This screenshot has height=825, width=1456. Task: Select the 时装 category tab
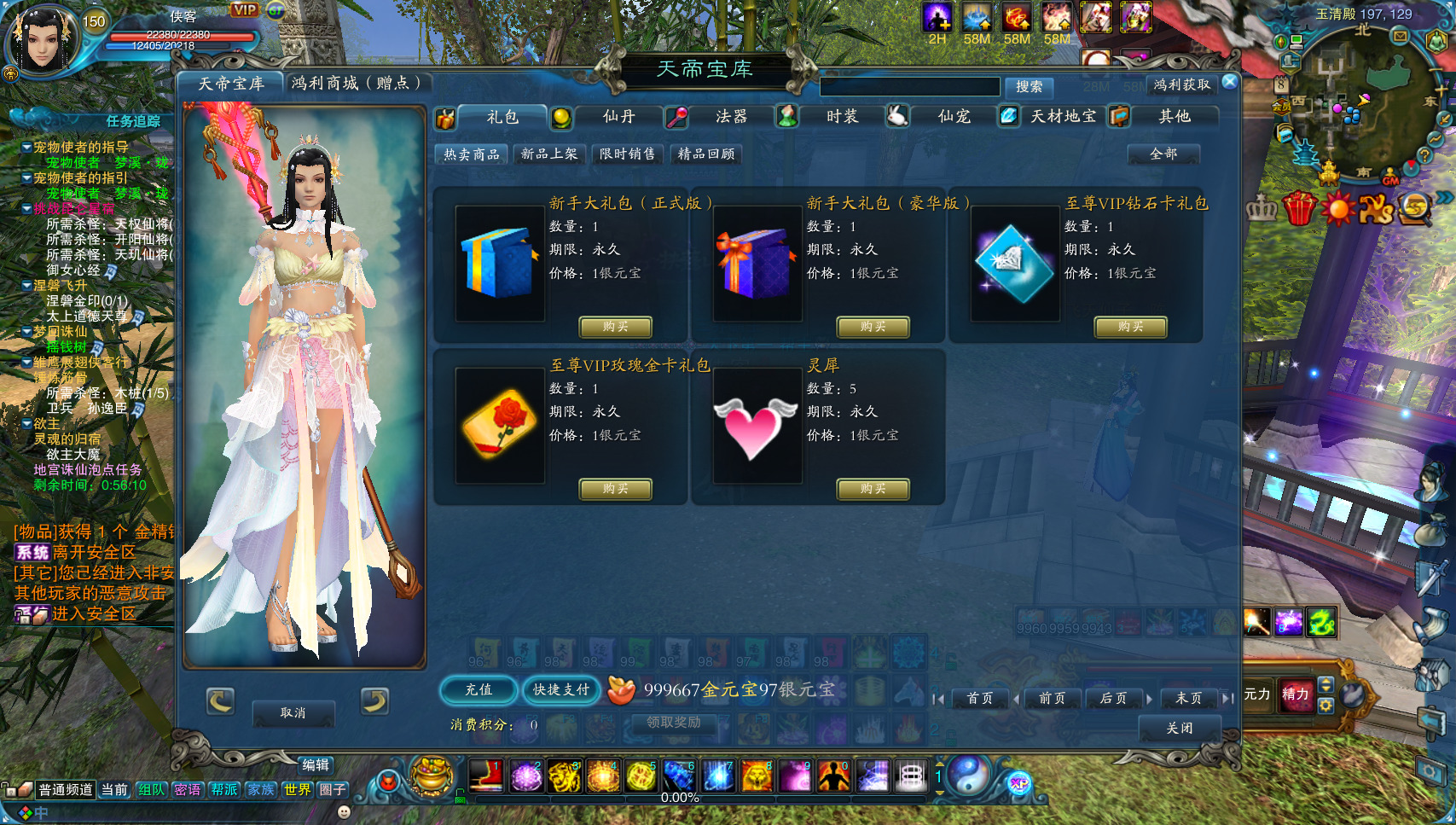842,117
